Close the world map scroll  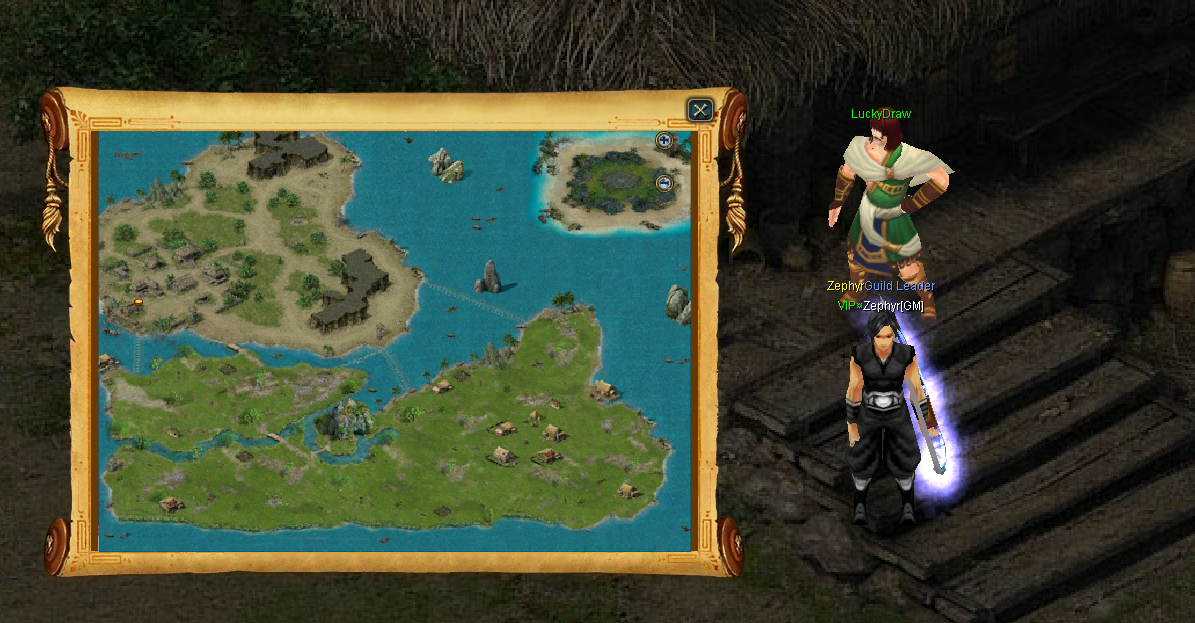coord(701,109)
